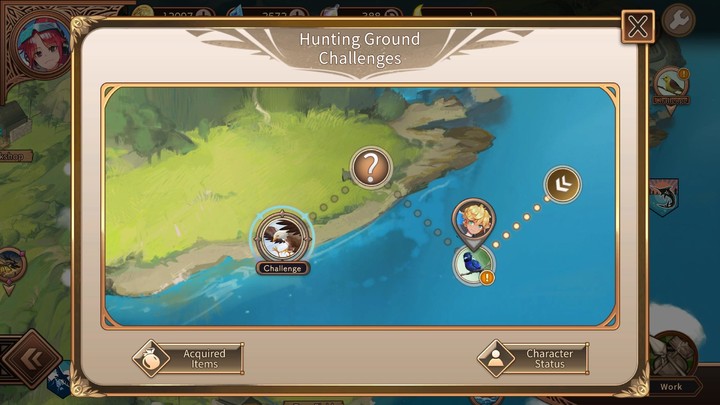Open the Acquired Items list
This screenshot has width=720, height=405.
click(189, 358)
